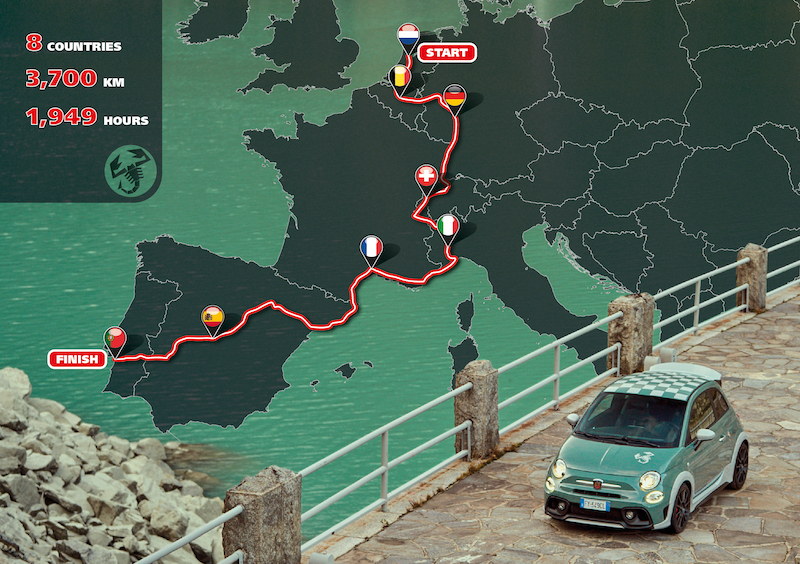The height and width of the screenshot is (564, 800).
Task: Select the Netherlands flag map pin
Action: 408,37
